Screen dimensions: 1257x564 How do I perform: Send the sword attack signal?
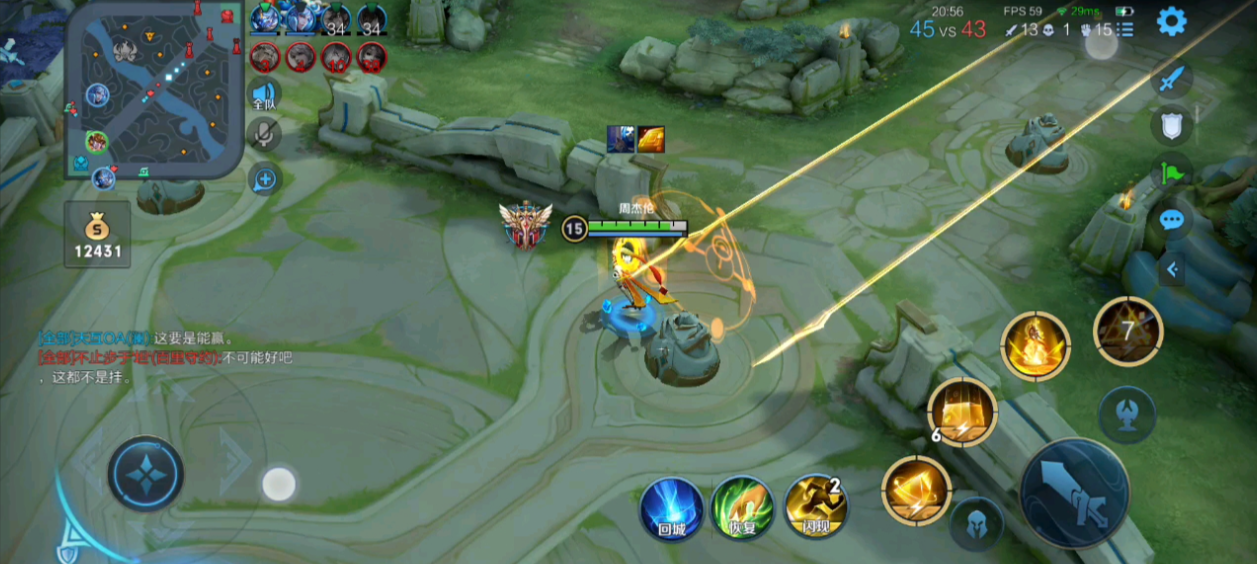click(1171, 80)
